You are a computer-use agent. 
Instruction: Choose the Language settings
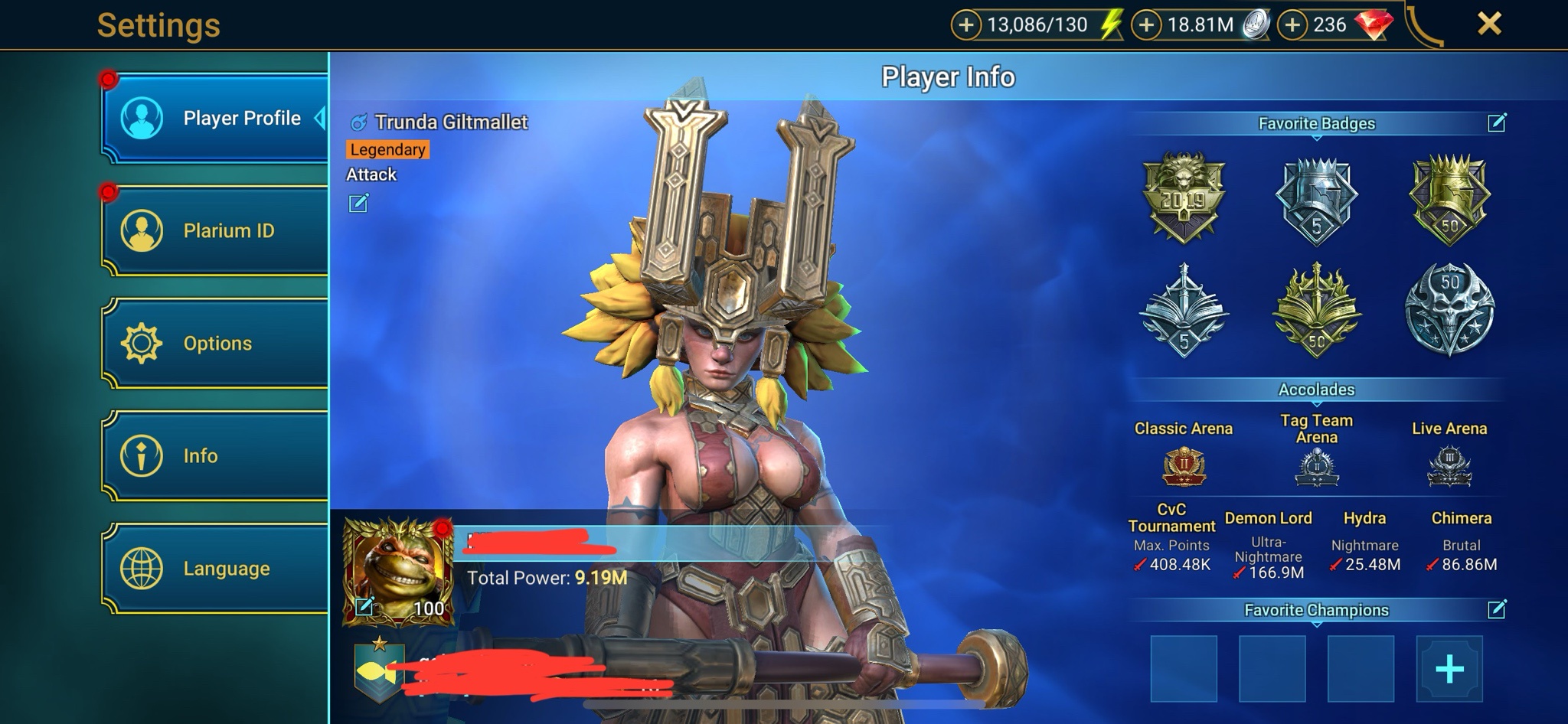point(216,568)
